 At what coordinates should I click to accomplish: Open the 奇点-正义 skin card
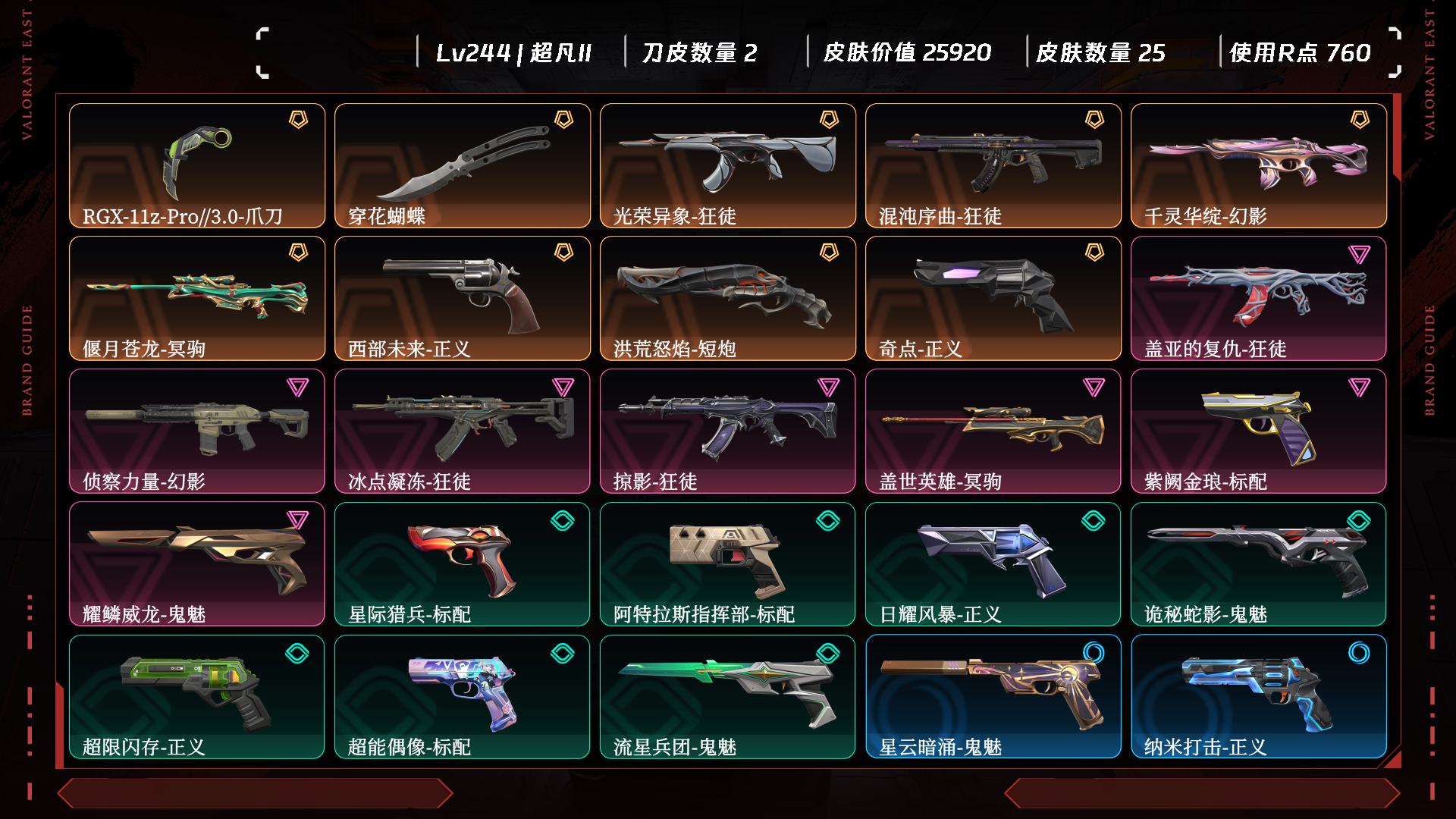[993, 298]
